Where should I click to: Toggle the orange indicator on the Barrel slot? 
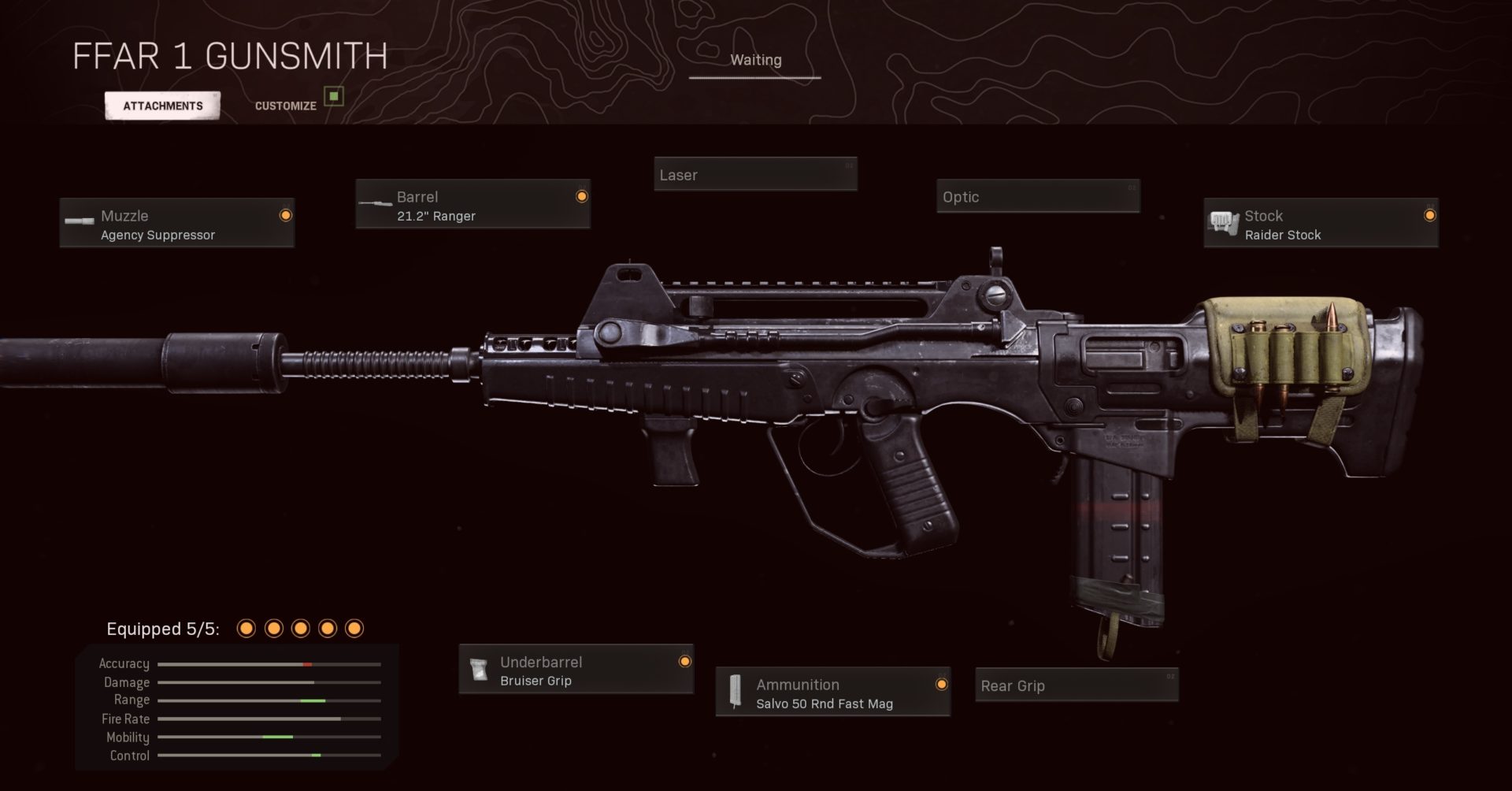582,194
